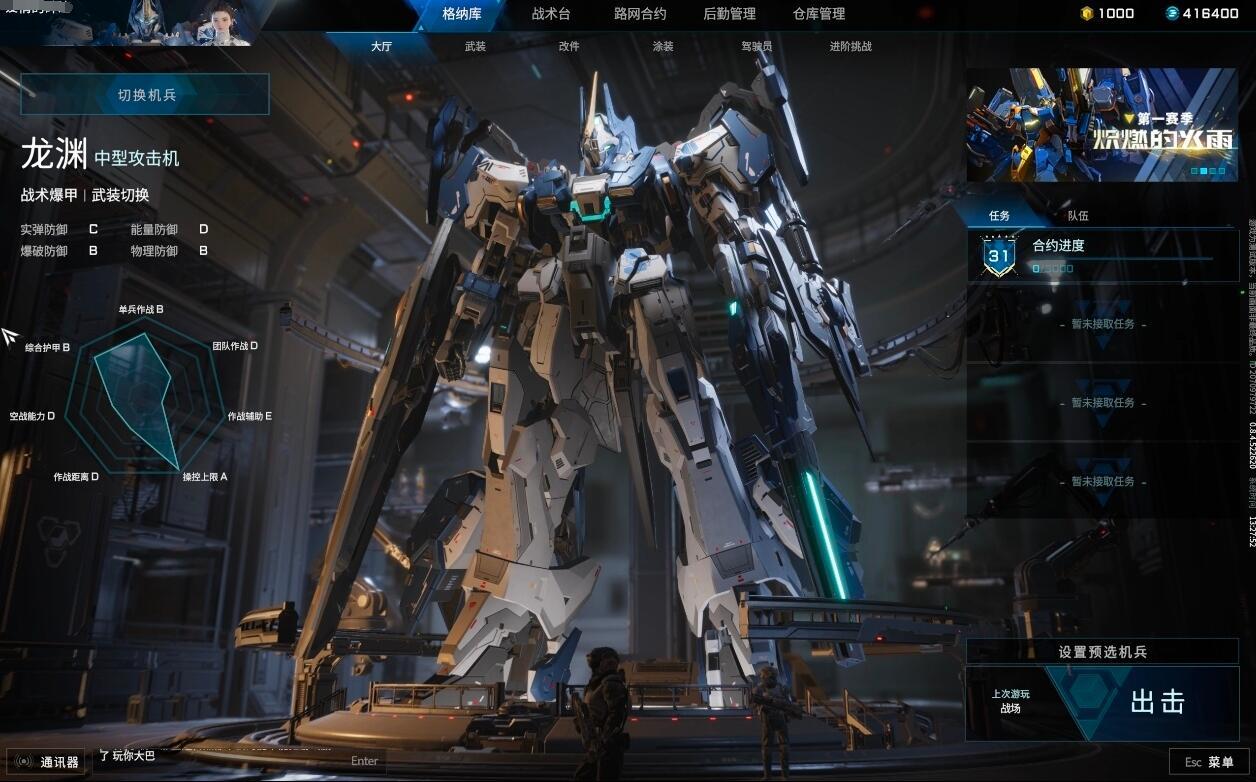Click 设置预选机兵 button
This screenshot has height=782, width=1256.
(x=1102, y=652)
